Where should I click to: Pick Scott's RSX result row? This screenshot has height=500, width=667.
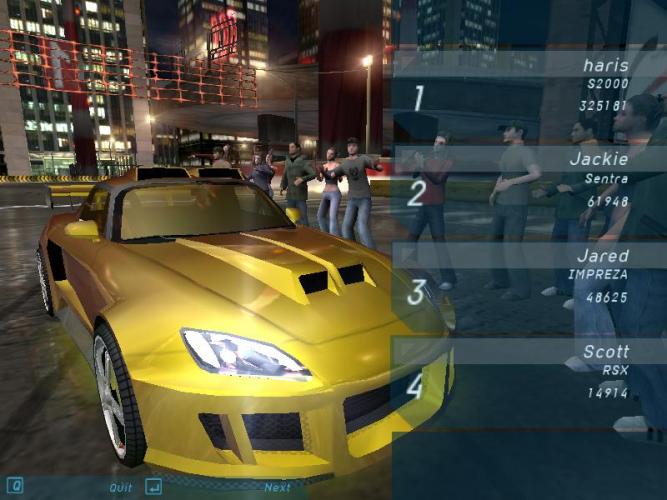tap(527, 372)
